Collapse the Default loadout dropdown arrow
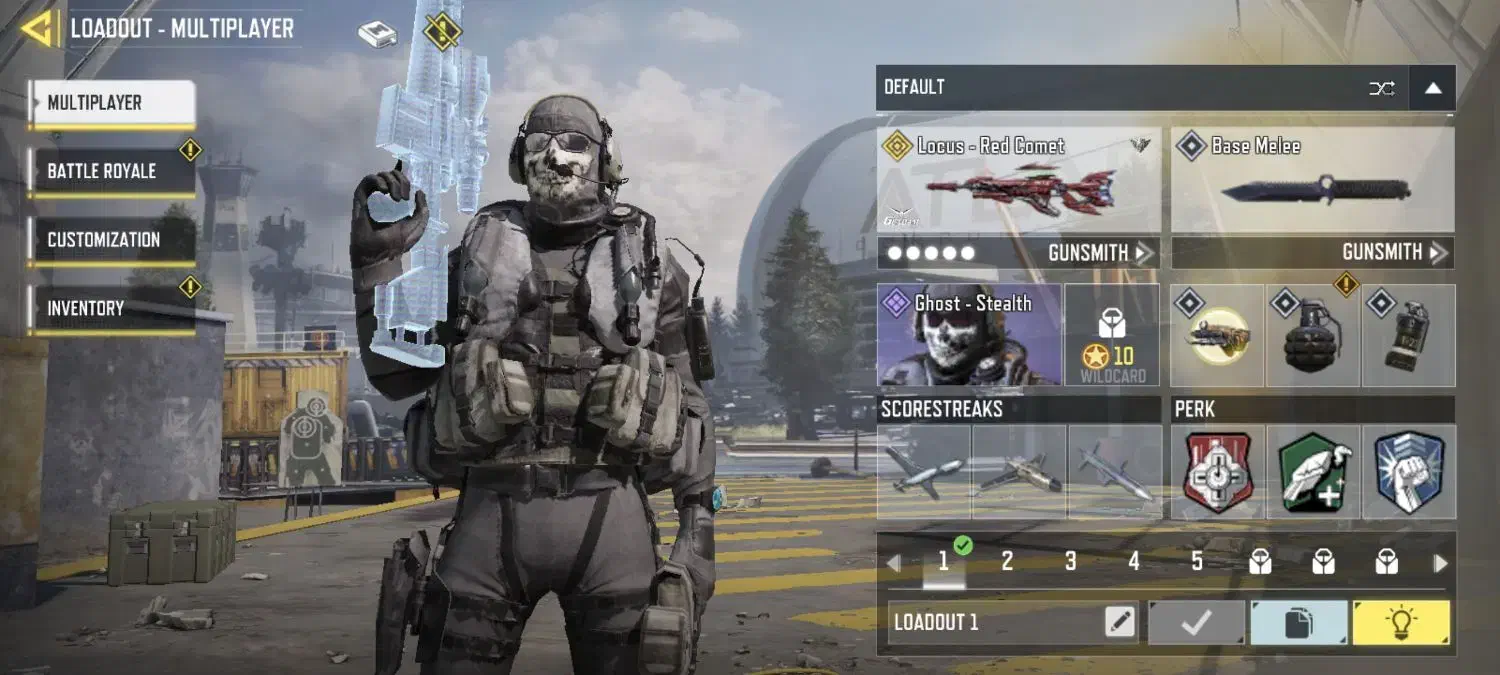Image resolution: width=1500 pixels, height=675 pixels. point(1432,88)
